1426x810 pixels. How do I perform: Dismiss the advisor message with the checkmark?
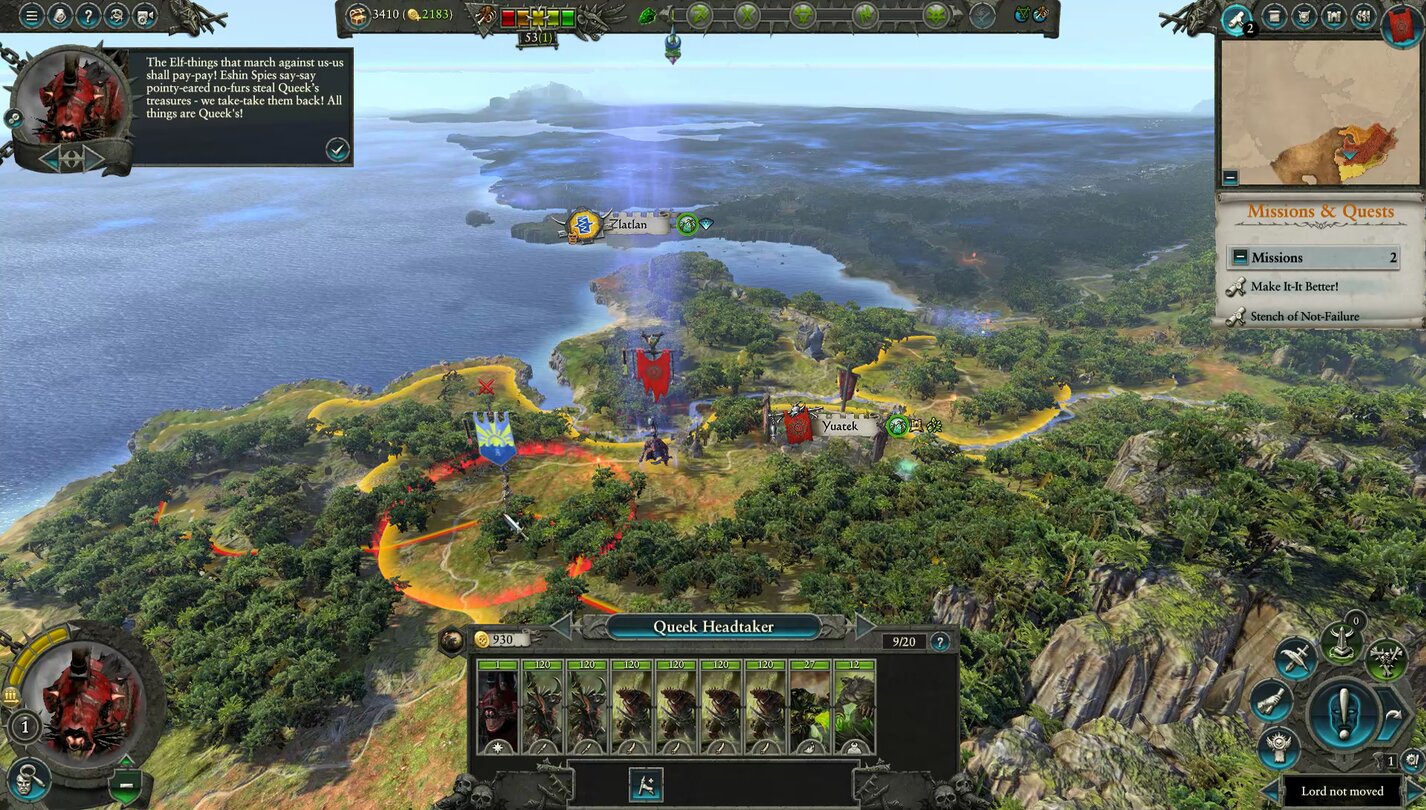pyautogui.click(x=337, y=149)
